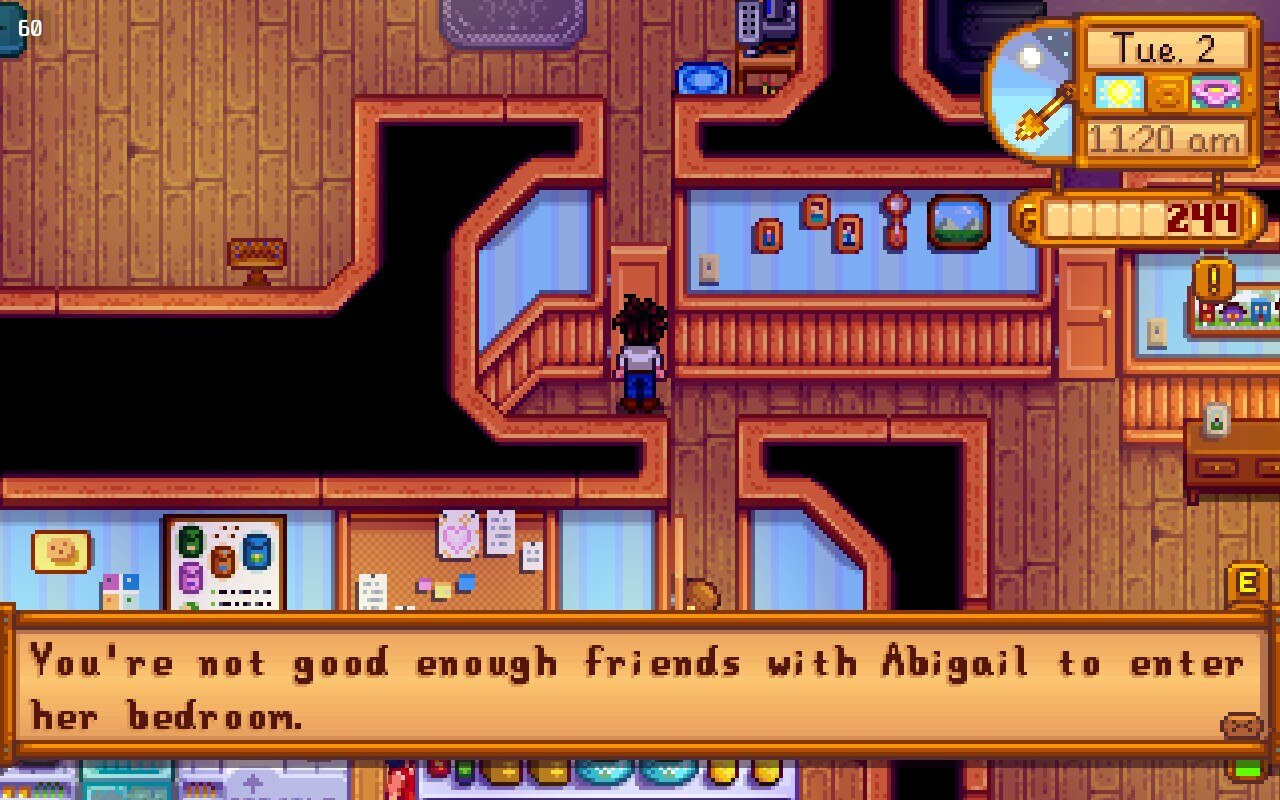Click the close icon in the dialogue box corner
The image size is (1280, 800).
[1241, 726]
